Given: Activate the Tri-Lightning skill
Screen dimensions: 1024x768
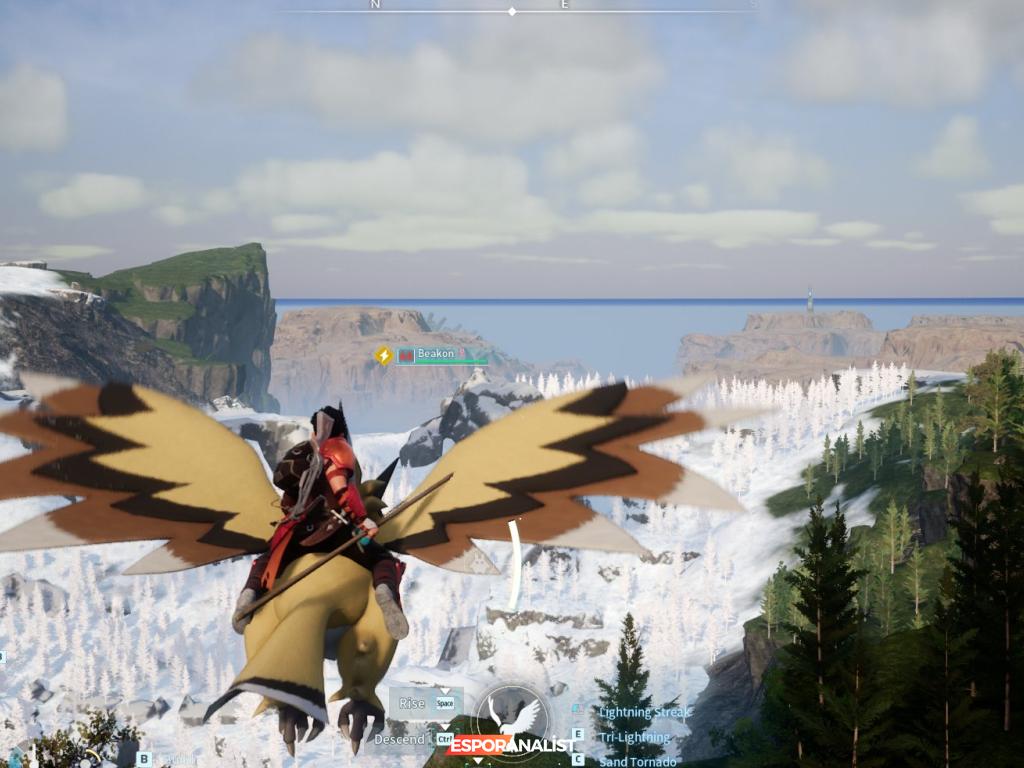Looking at the screenshot, I should click(634, 737).
